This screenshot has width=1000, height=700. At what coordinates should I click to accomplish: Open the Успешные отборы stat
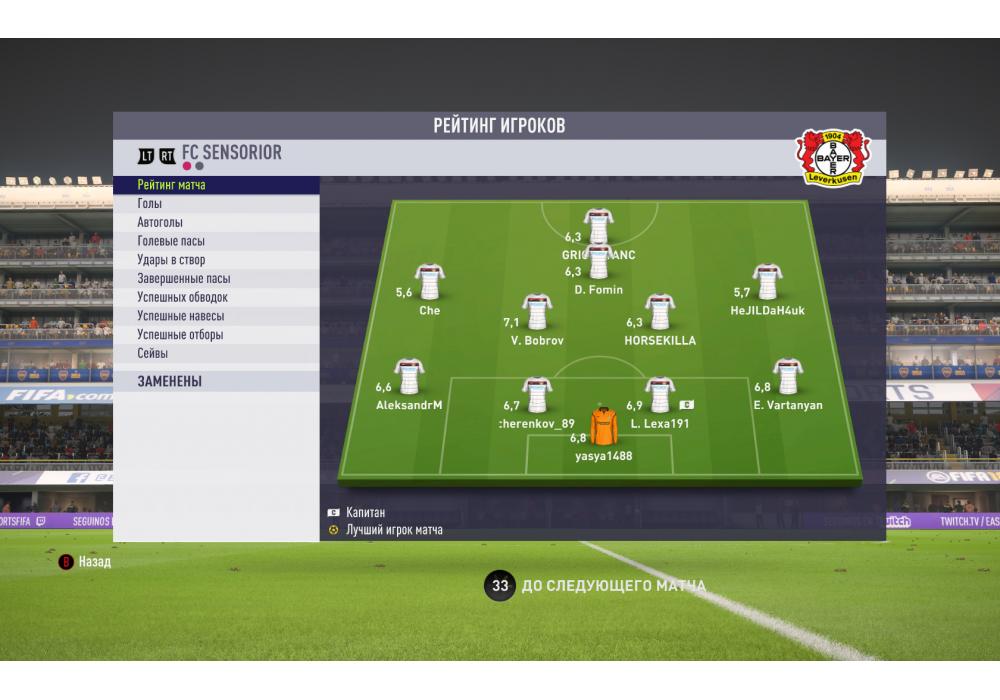tap(216, 335)
